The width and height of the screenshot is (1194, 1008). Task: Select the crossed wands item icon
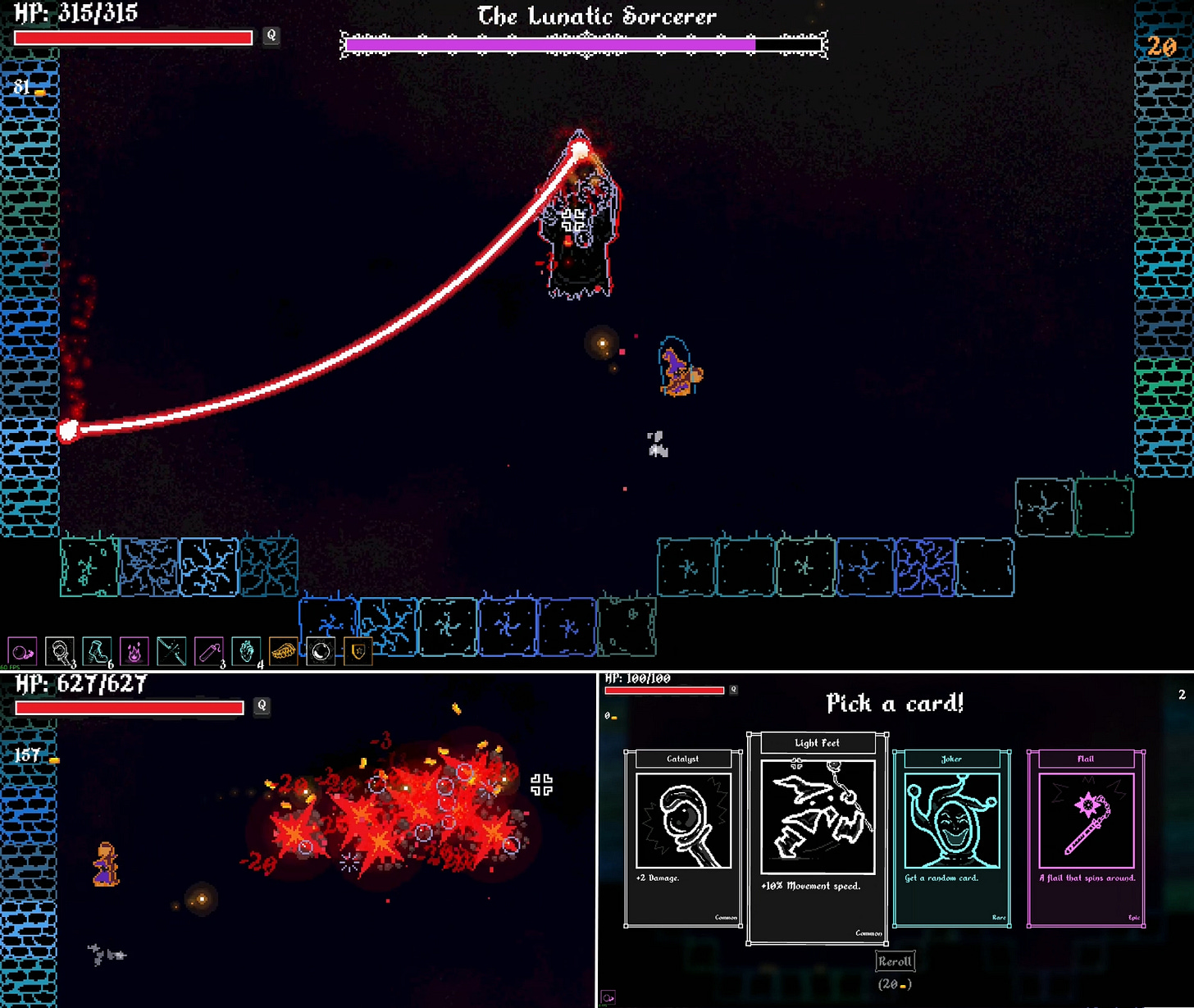(x=171, y=652)
